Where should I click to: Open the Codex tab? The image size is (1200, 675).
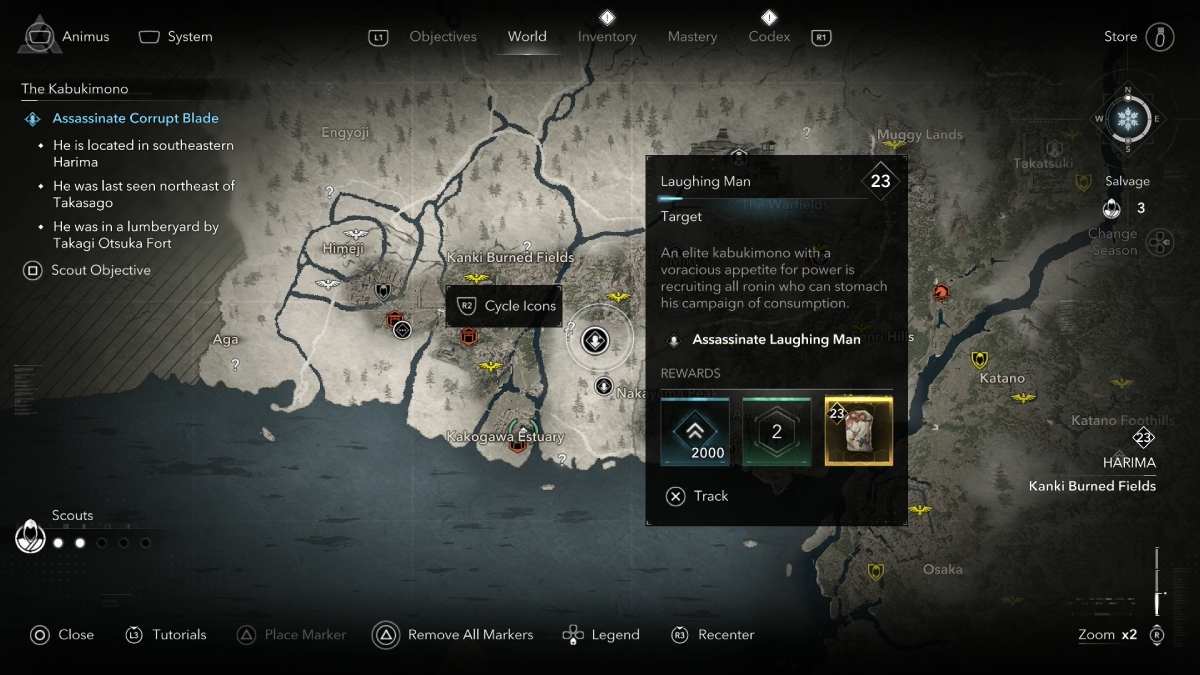point(769,37)
